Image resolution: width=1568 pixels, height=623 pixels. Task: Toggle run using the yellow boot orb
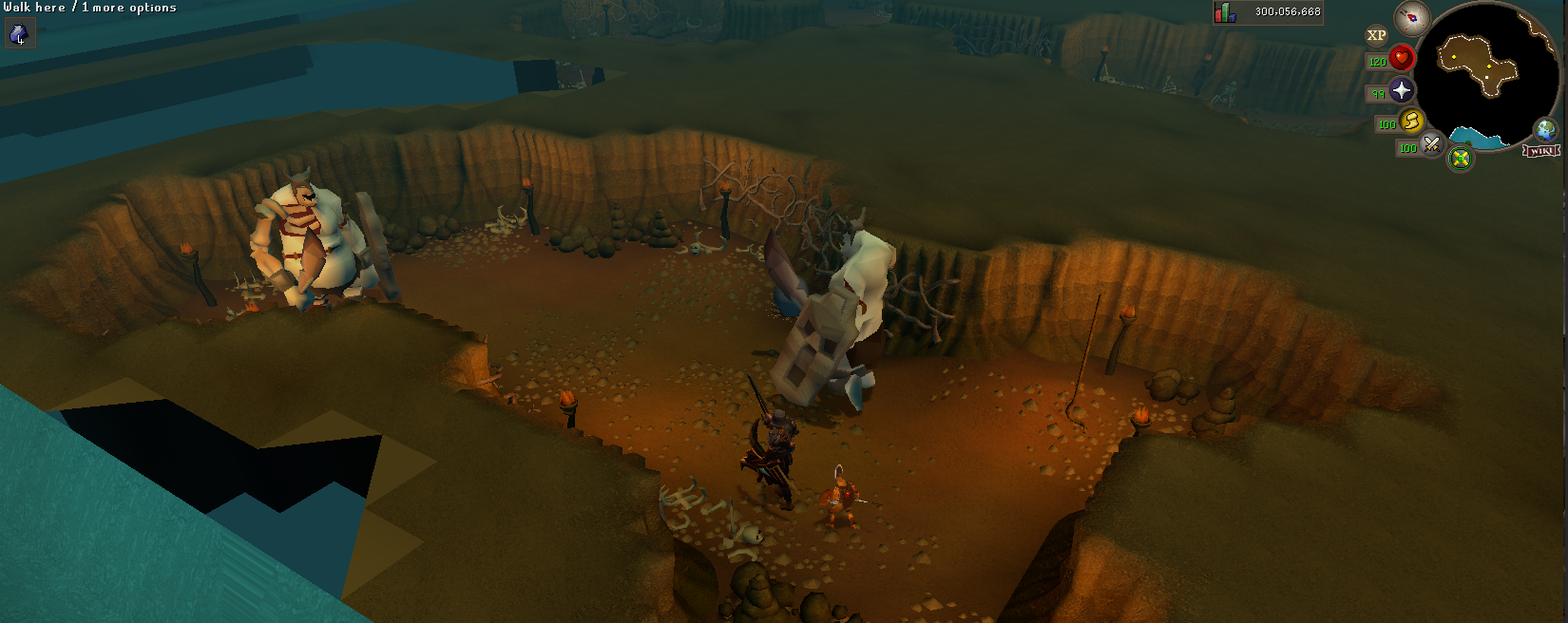(x=1412, y=121)
